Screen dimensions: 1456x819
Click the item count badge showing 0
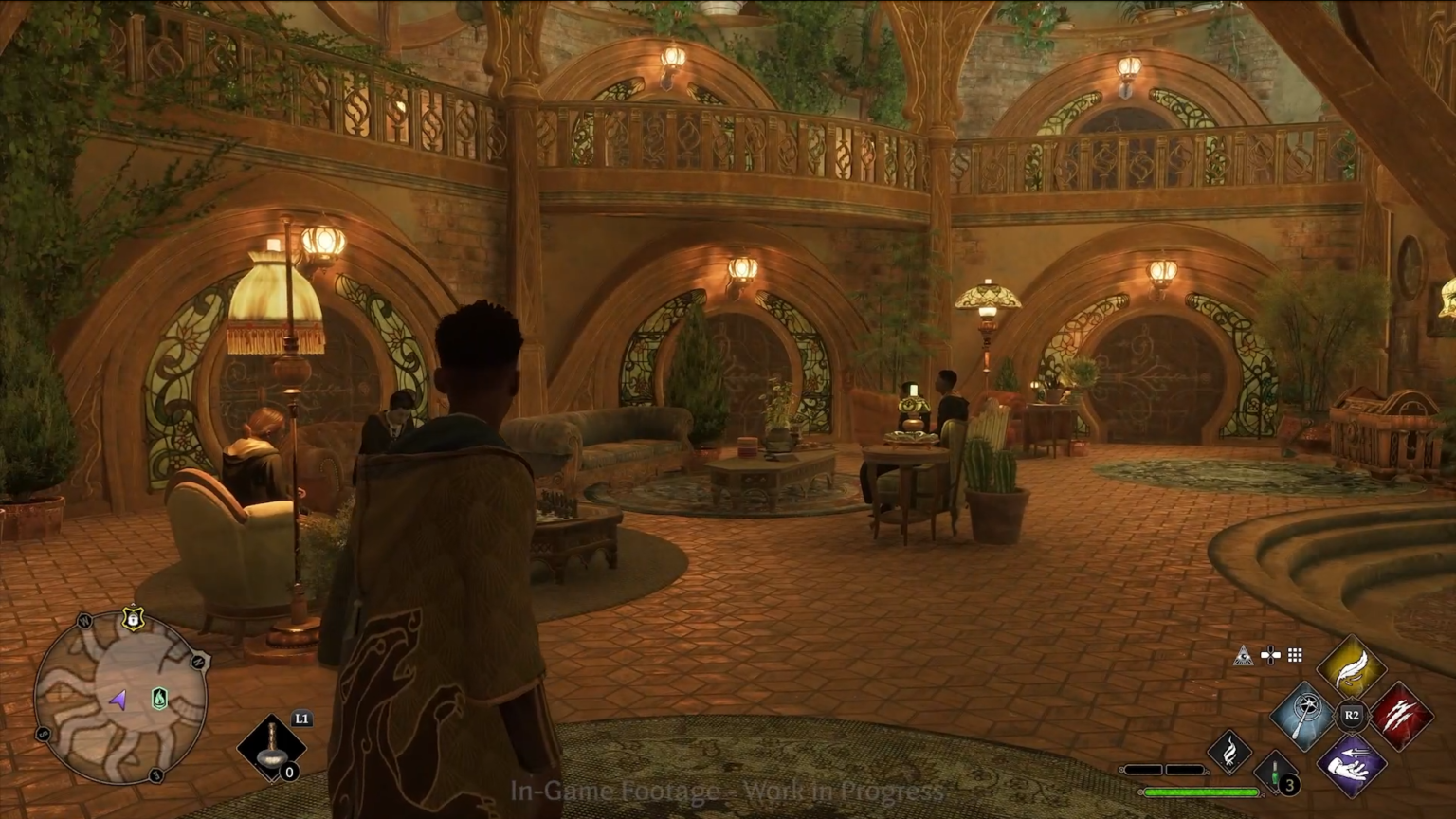click(x=288, y=772)
